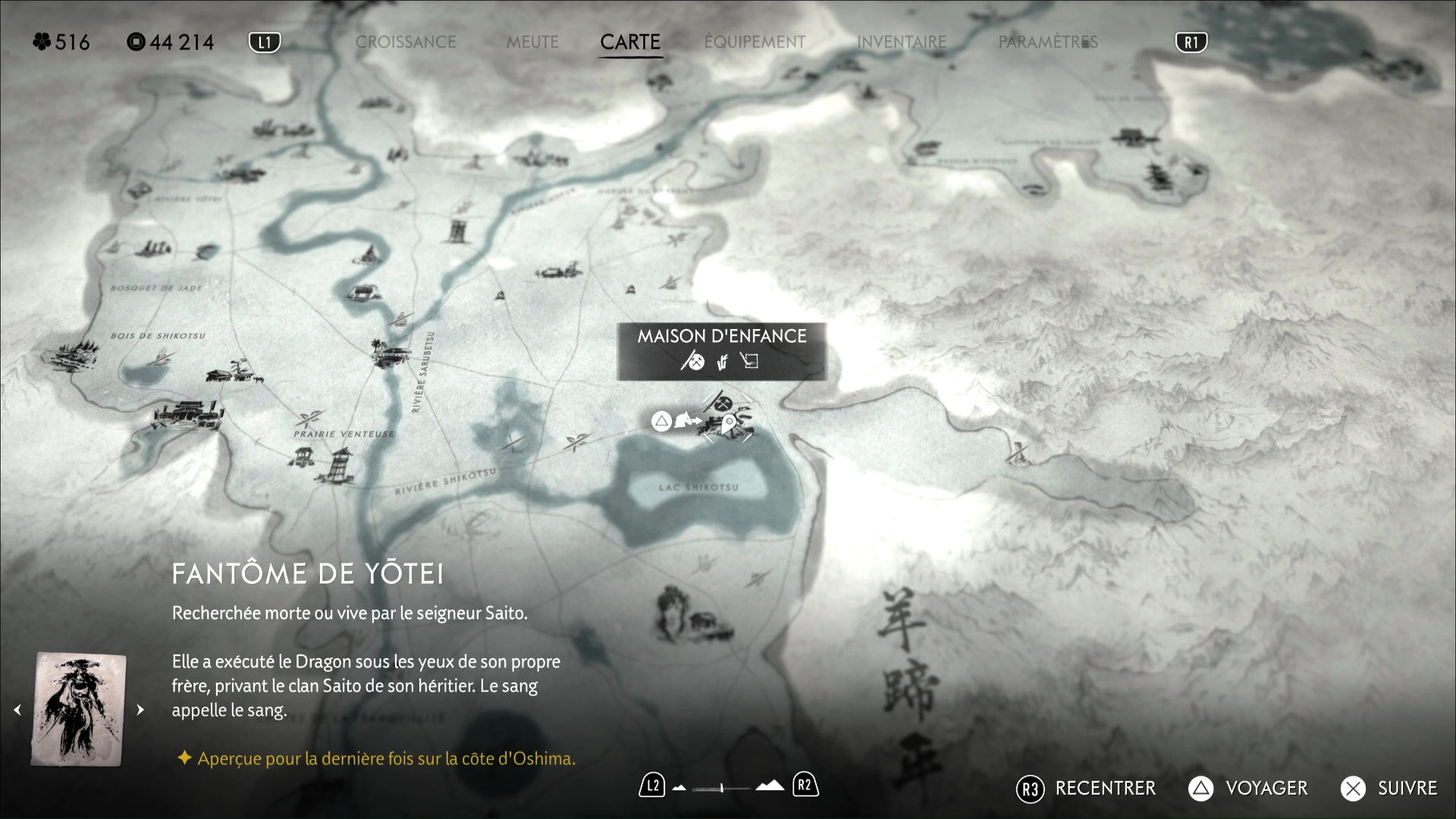Image resolution: width=1456 pixels, height=819 pixels.
Task: Adjust the map zoom slider
Action: coord(722,788)
